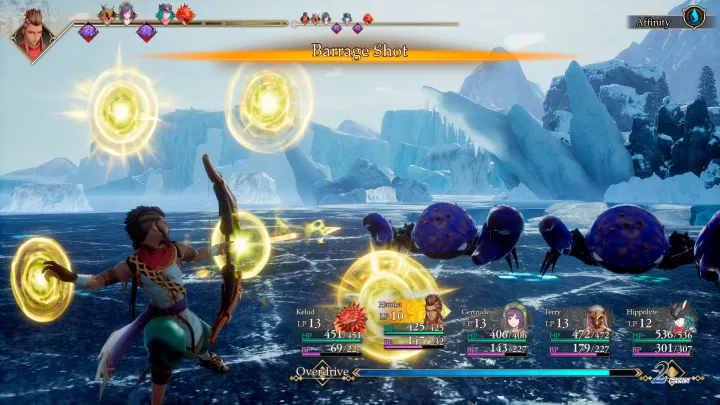
Task: Click the Affinity water drop icon
Action: tap(694, 17)
